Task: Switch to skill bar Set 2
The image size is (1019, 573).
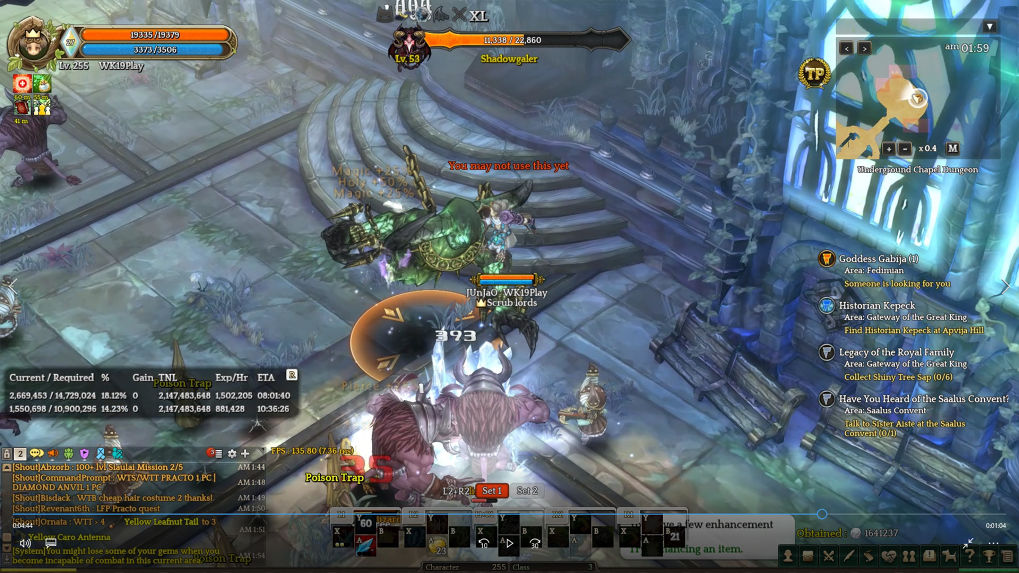Action: (x=527, y=491)
